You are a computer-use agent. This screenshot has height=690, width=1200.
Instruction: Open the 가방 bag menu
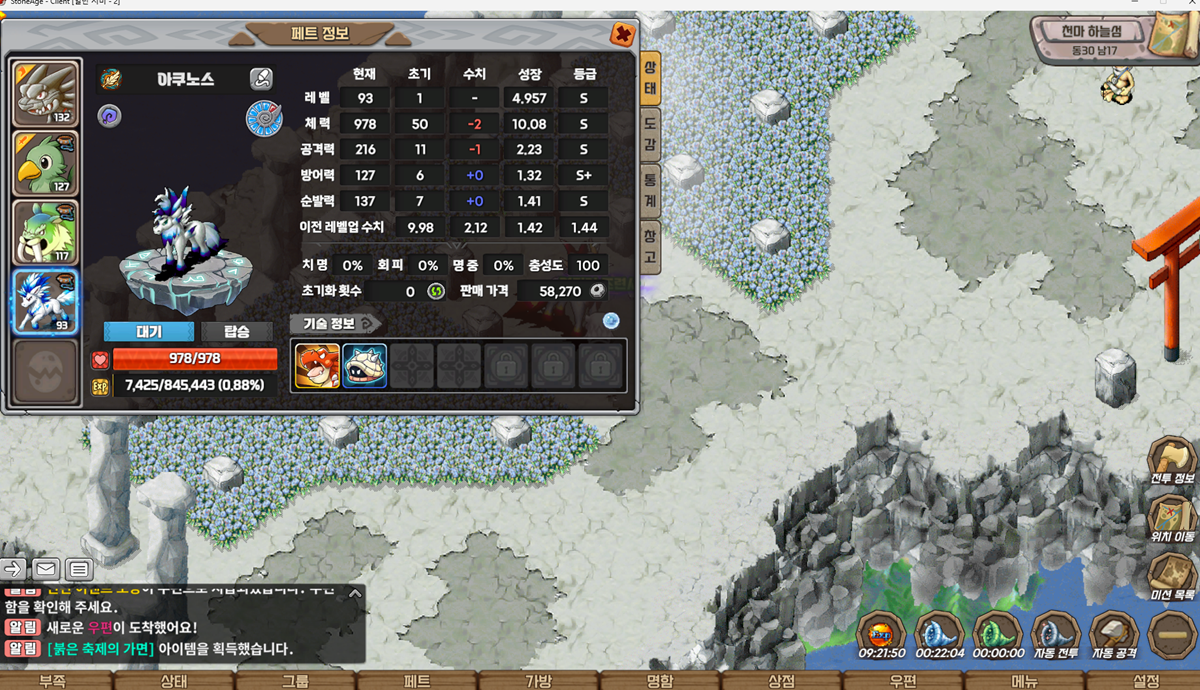coord(538,681)
